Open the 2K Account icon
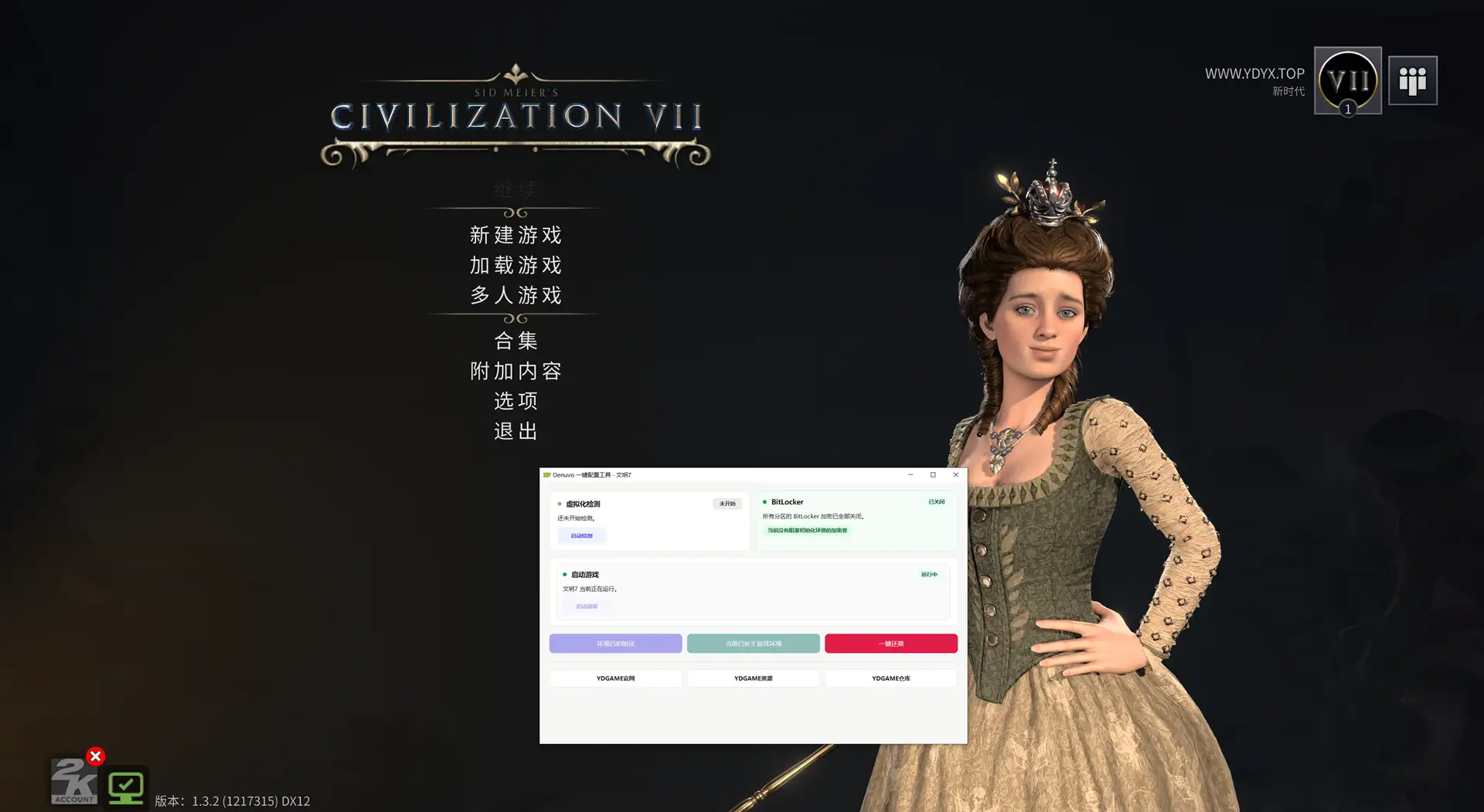This screenshot has height=812, width=1484. point(74,782)
